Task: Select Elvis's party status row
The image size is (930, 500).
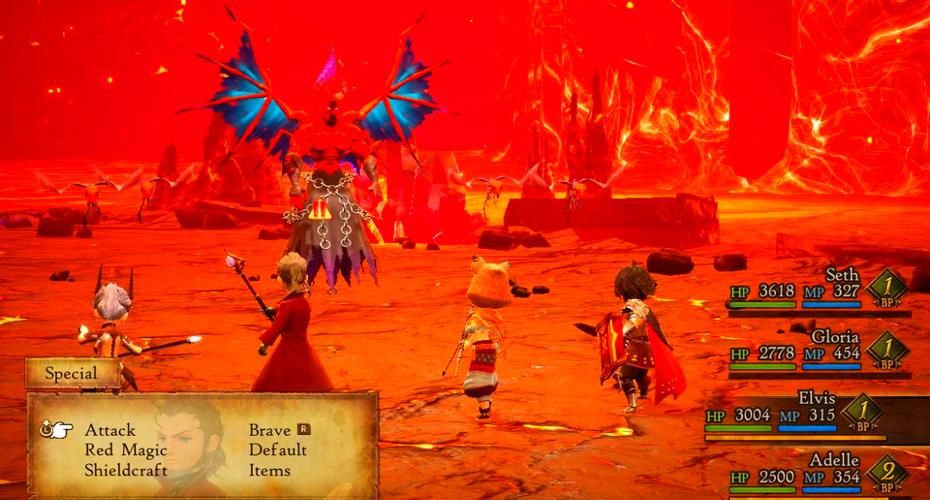Action: tap(815, 414)
